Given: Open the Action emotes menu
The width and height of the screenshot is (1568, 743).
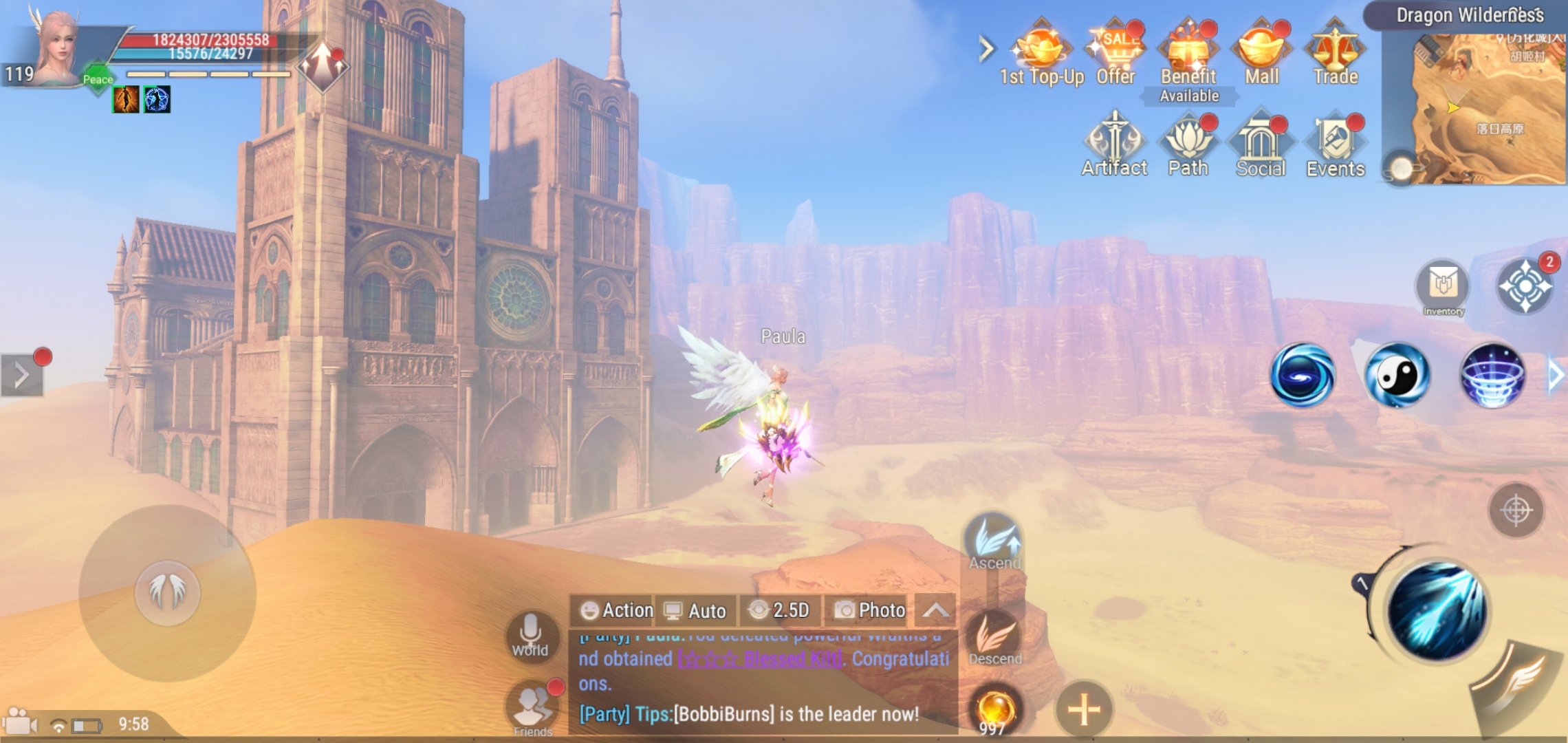Looking at the screenshot, I should (x=616, y=610).
